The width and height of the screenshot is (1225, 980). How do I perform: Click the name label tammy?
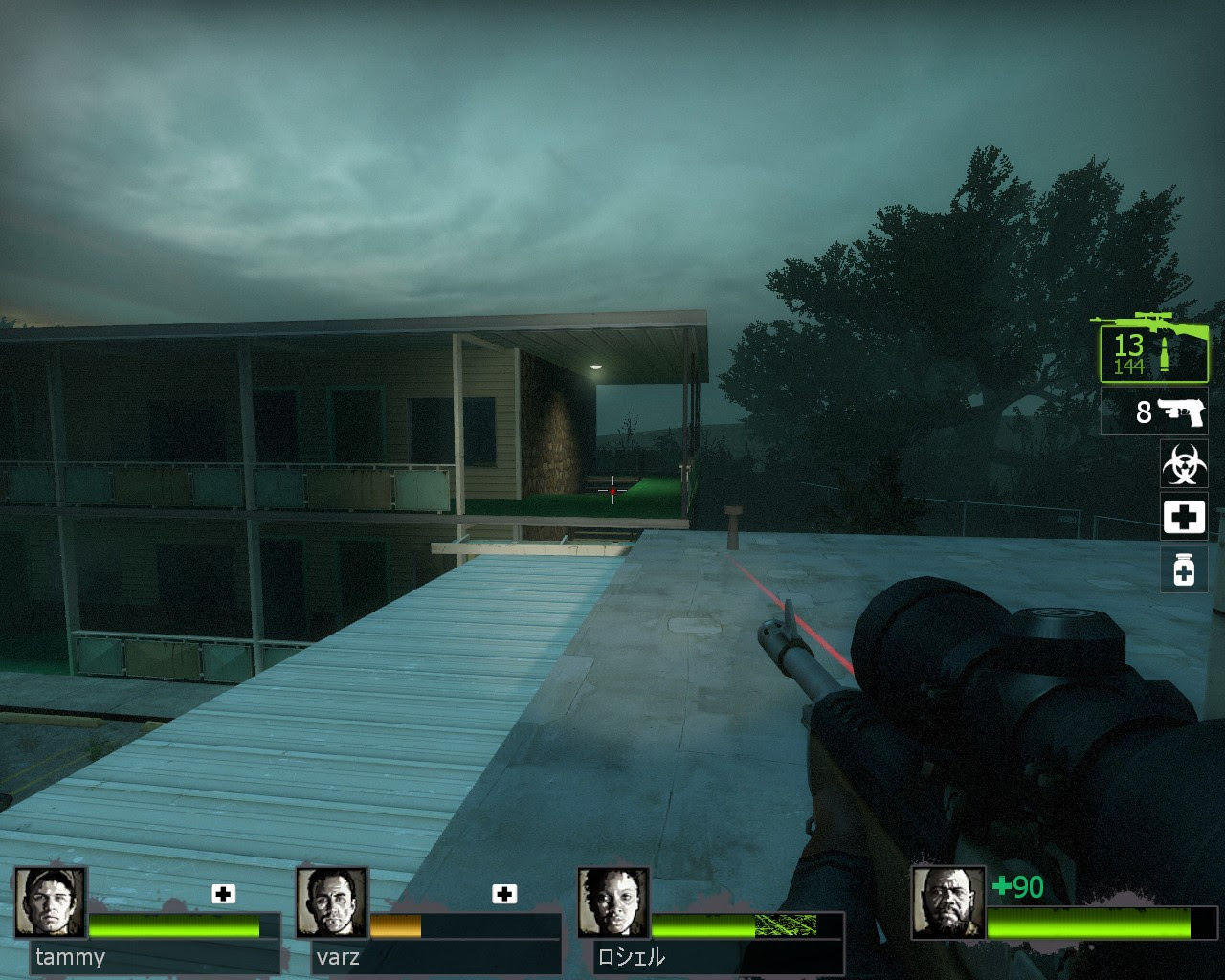[x=71, y=957]
